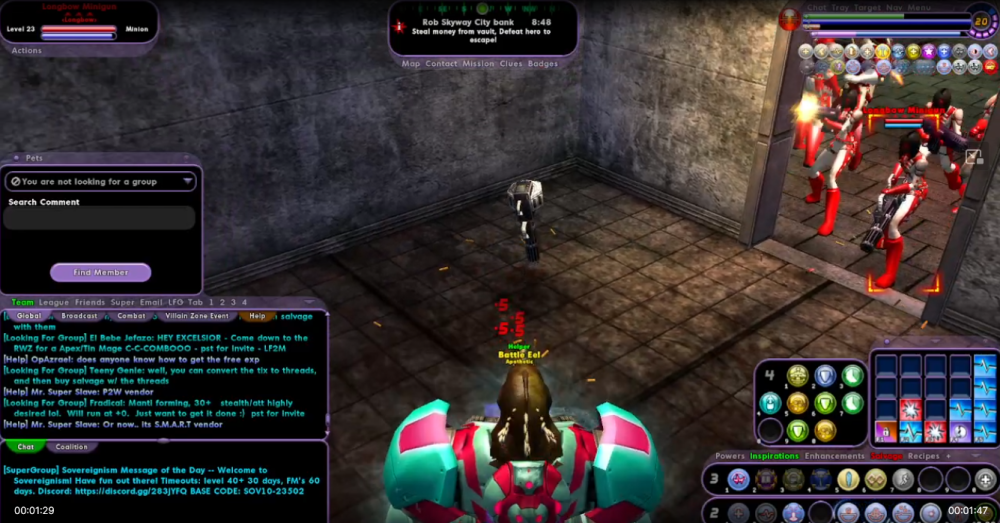Open the Menu in the top bar
The width and height of the screenshot is (1000, 523).
(921, 7)
